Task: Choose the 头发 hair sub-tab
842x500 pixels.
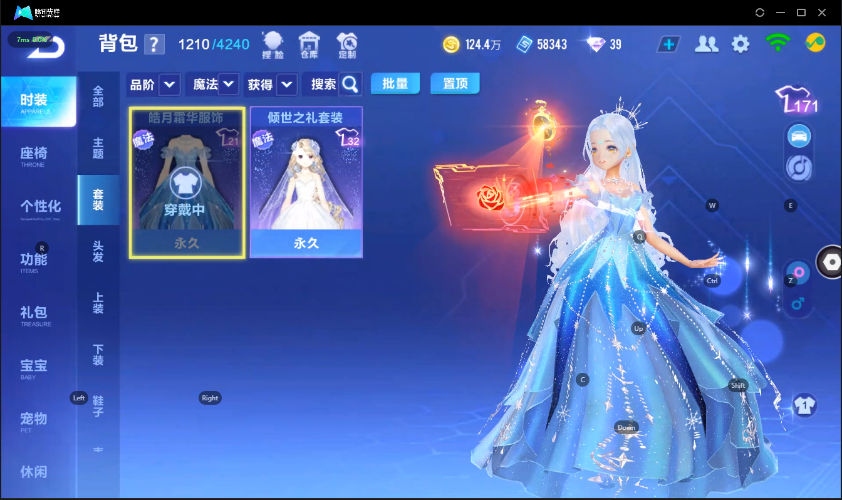Action: (x=98, y=251)
